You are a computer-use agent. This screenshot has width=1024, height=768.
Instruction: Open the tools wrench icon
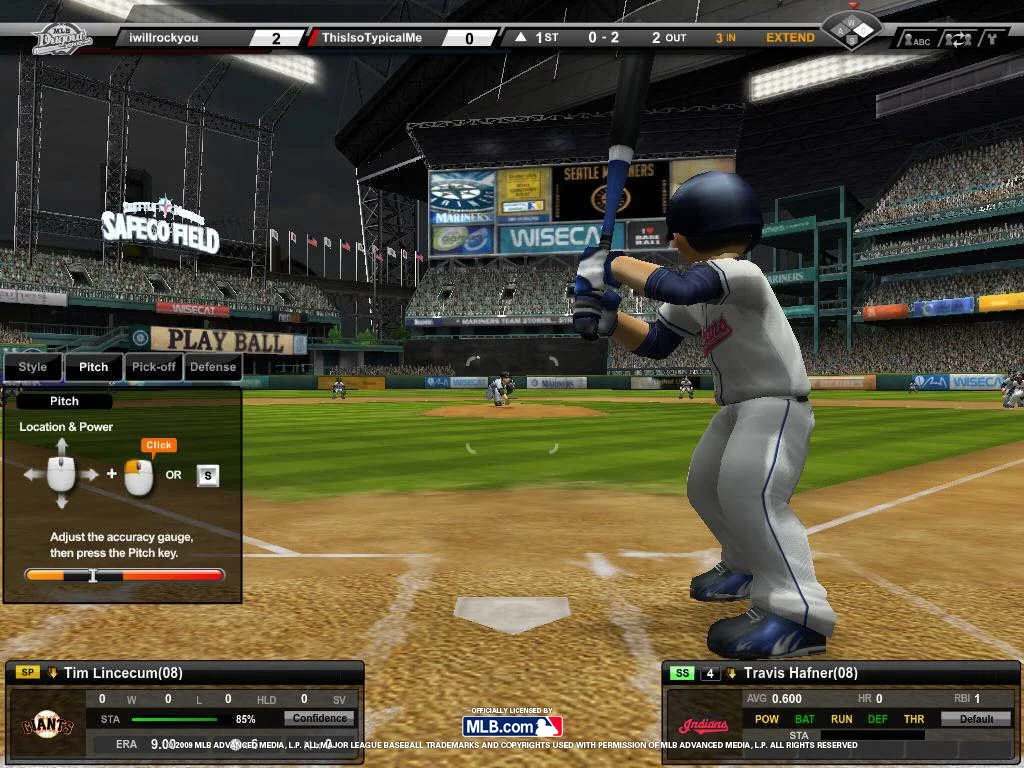(993, 40)
